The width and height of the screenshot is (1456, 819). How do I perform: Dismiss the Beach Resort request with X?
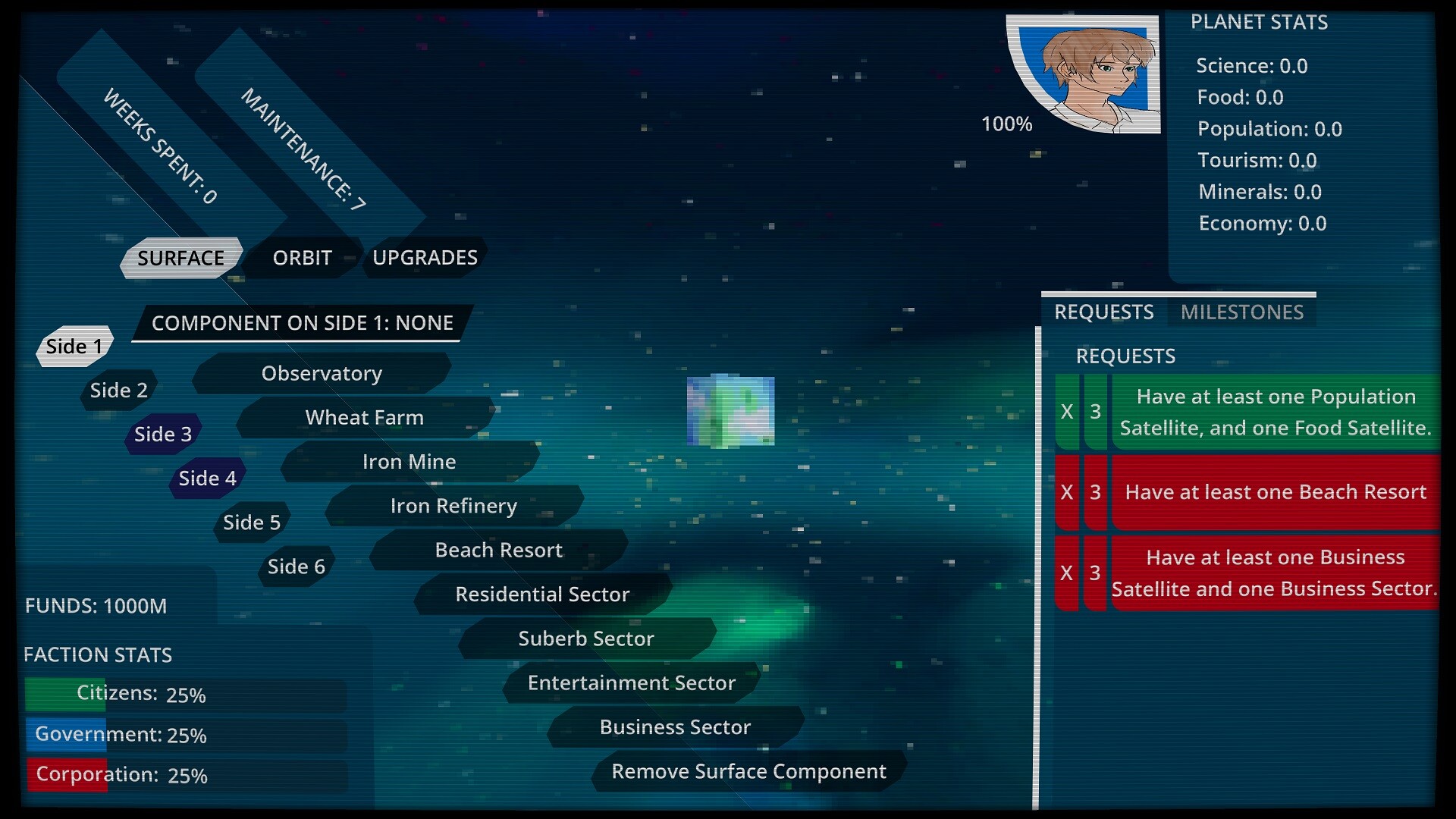tap(1066, 492)
